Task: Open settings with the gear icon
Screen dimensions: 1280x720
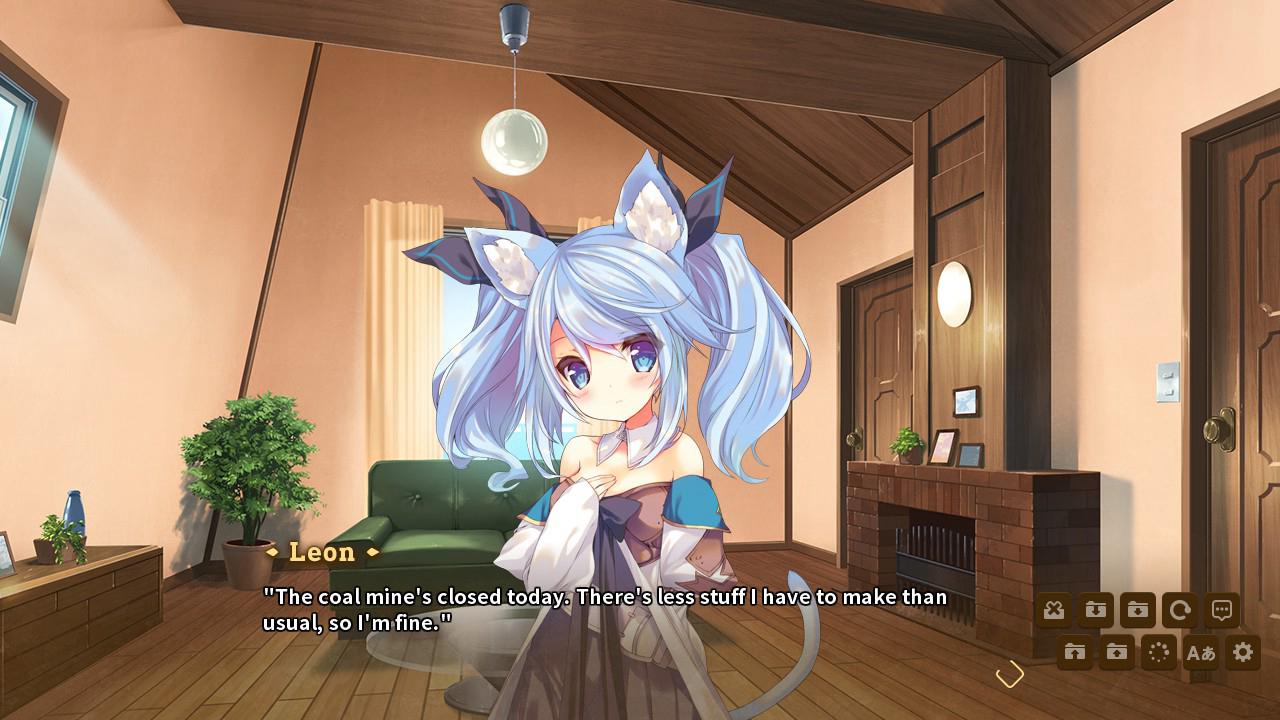Action: [x=1243, y=653]
